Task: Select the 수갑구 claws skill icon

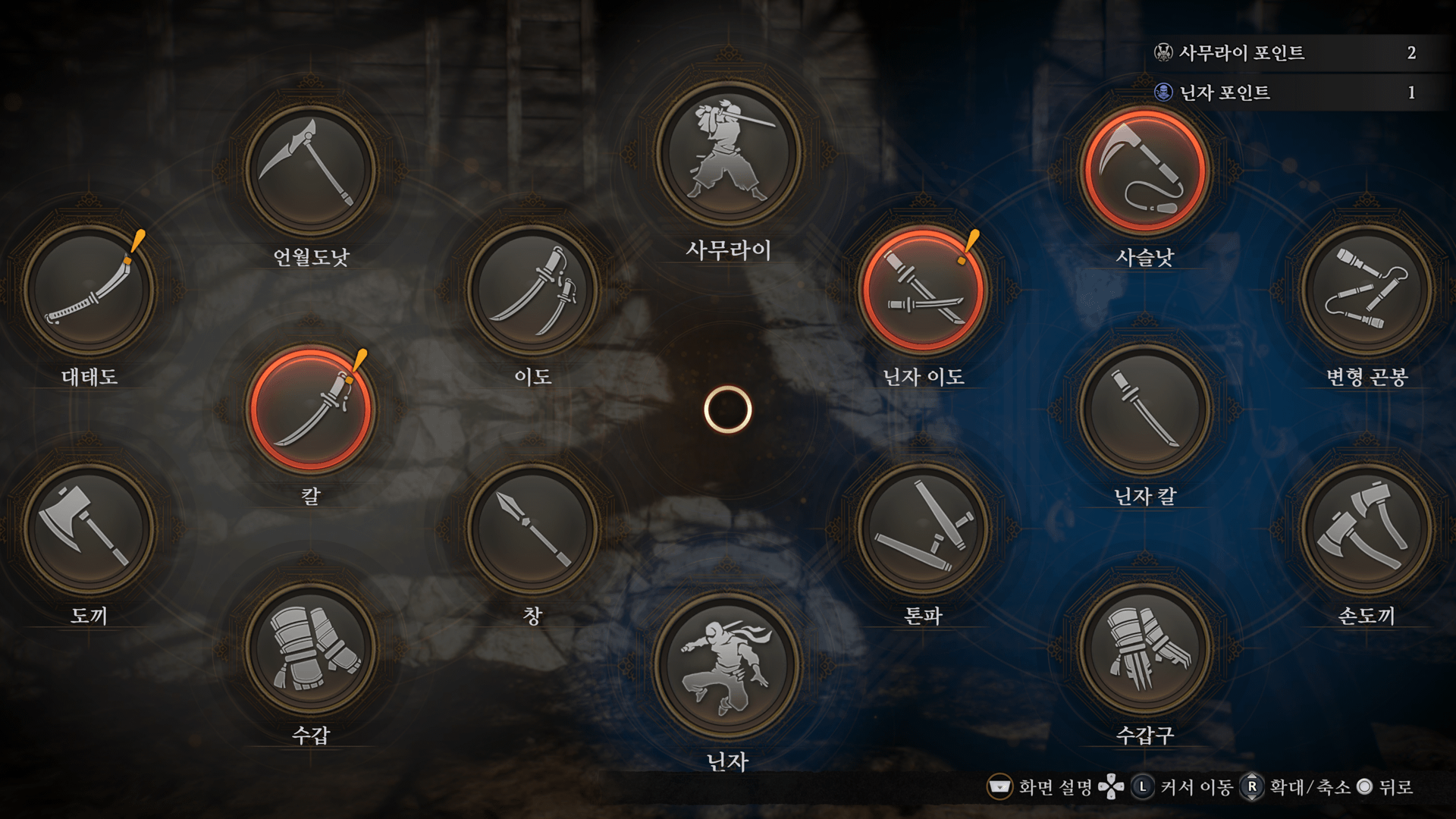Action: 1145,648
